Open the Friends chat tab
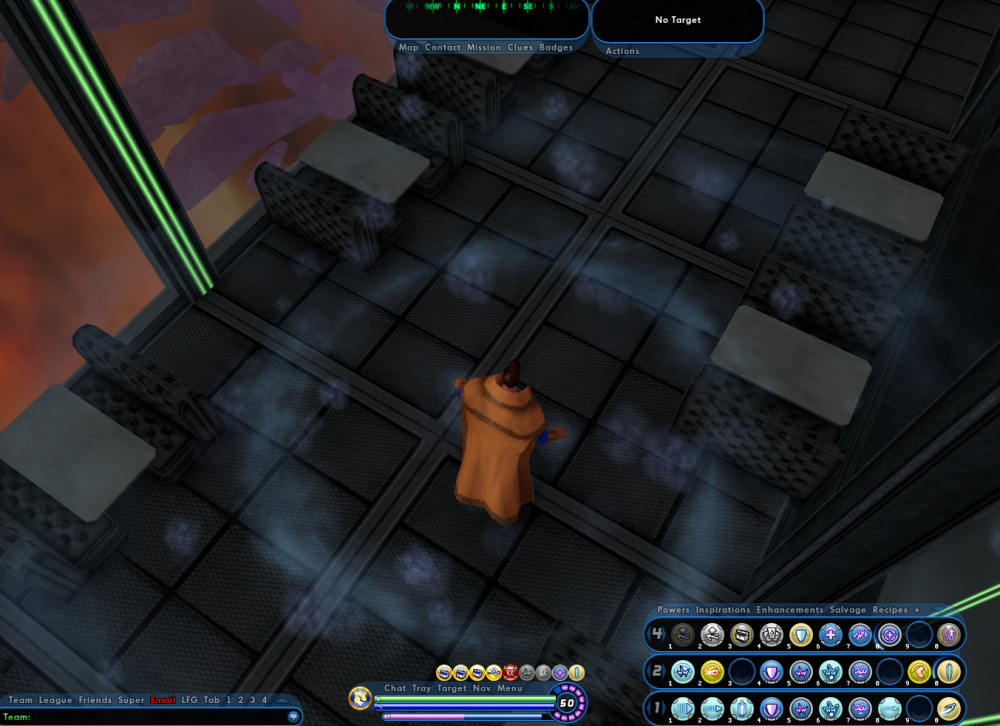Screen dimensions: 1000x726 click(x=95, y=700)
